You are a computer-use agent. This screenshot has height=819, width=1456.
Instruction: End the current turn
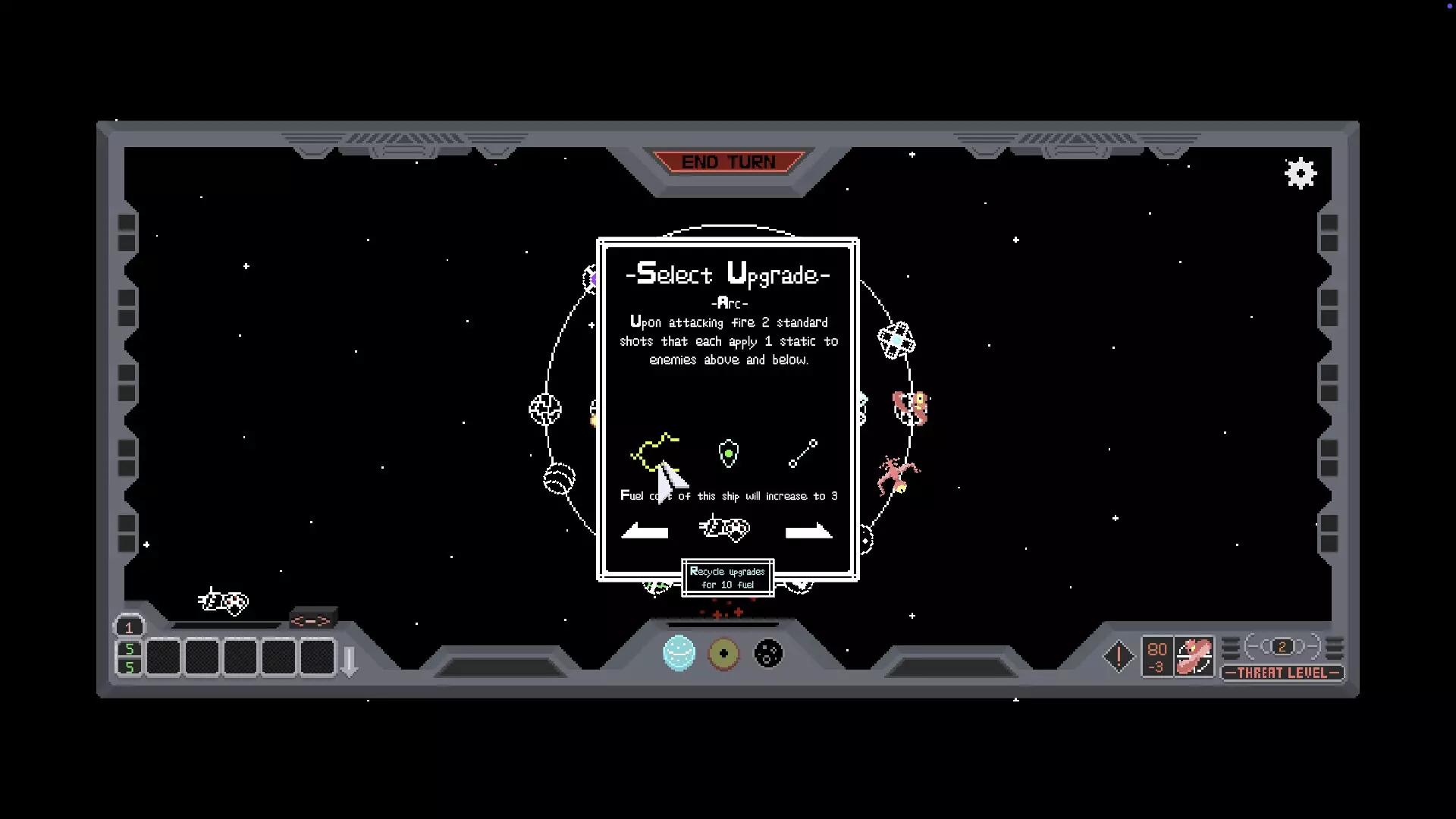coord(728,162)
